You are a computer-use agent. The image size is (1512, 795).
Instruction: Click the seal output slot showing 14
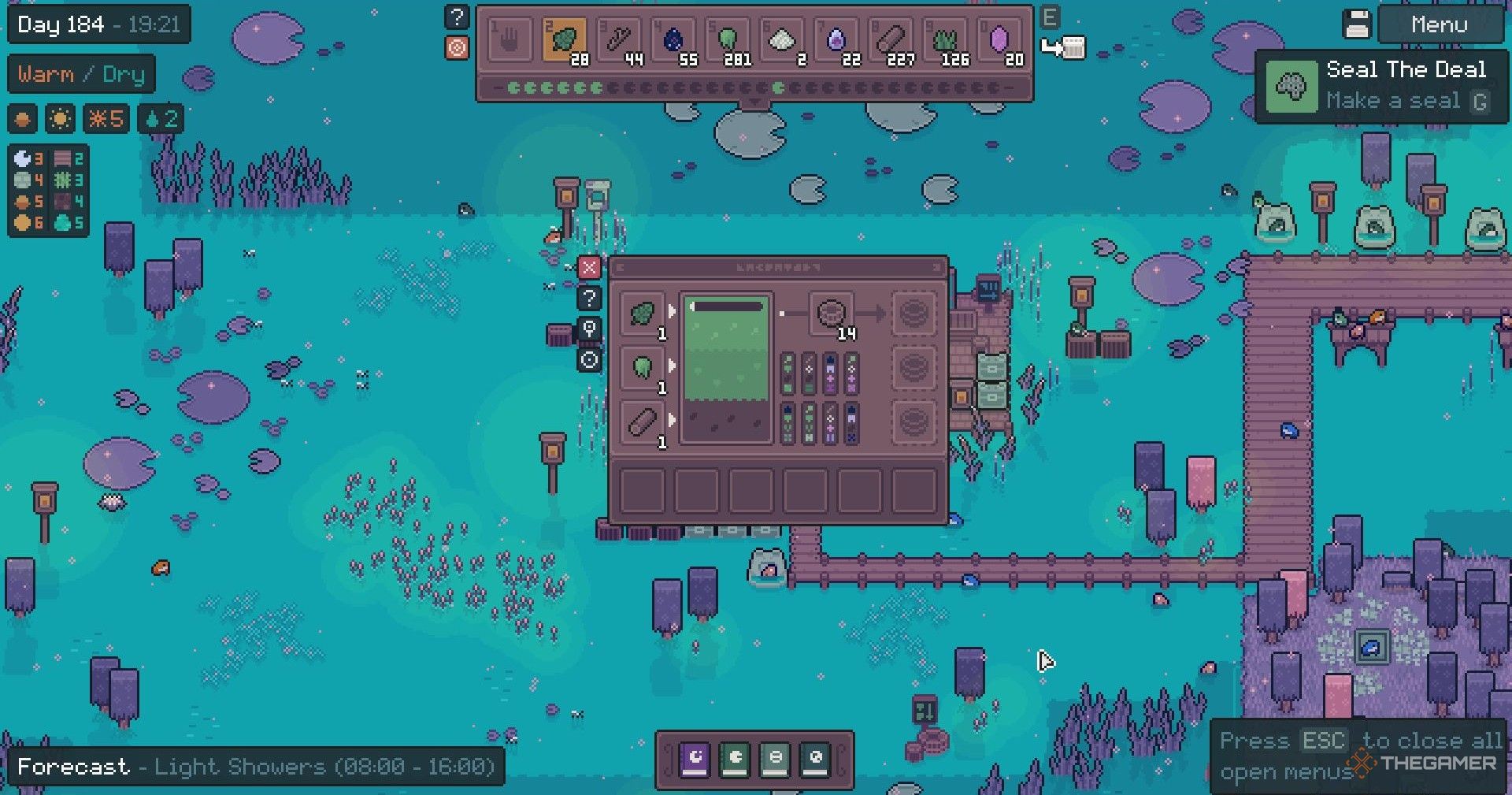832,314
